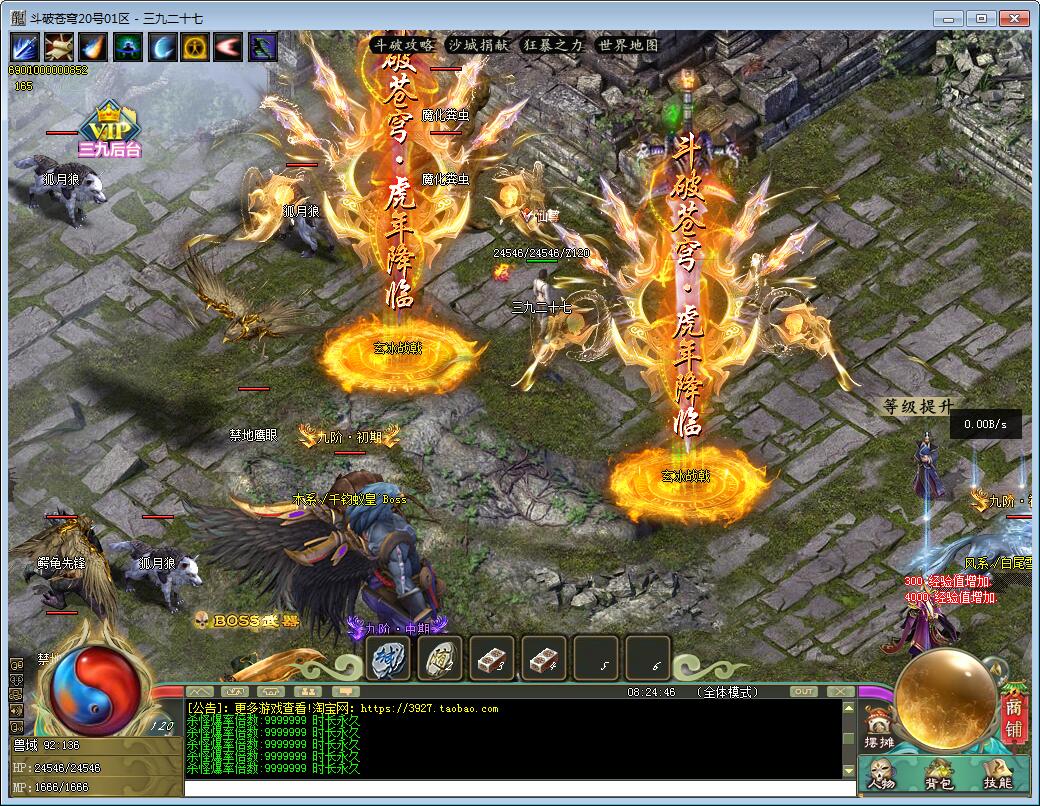Click the OUT button above chat
This screenshot has width=1040, height=806.
coord(803,691)
